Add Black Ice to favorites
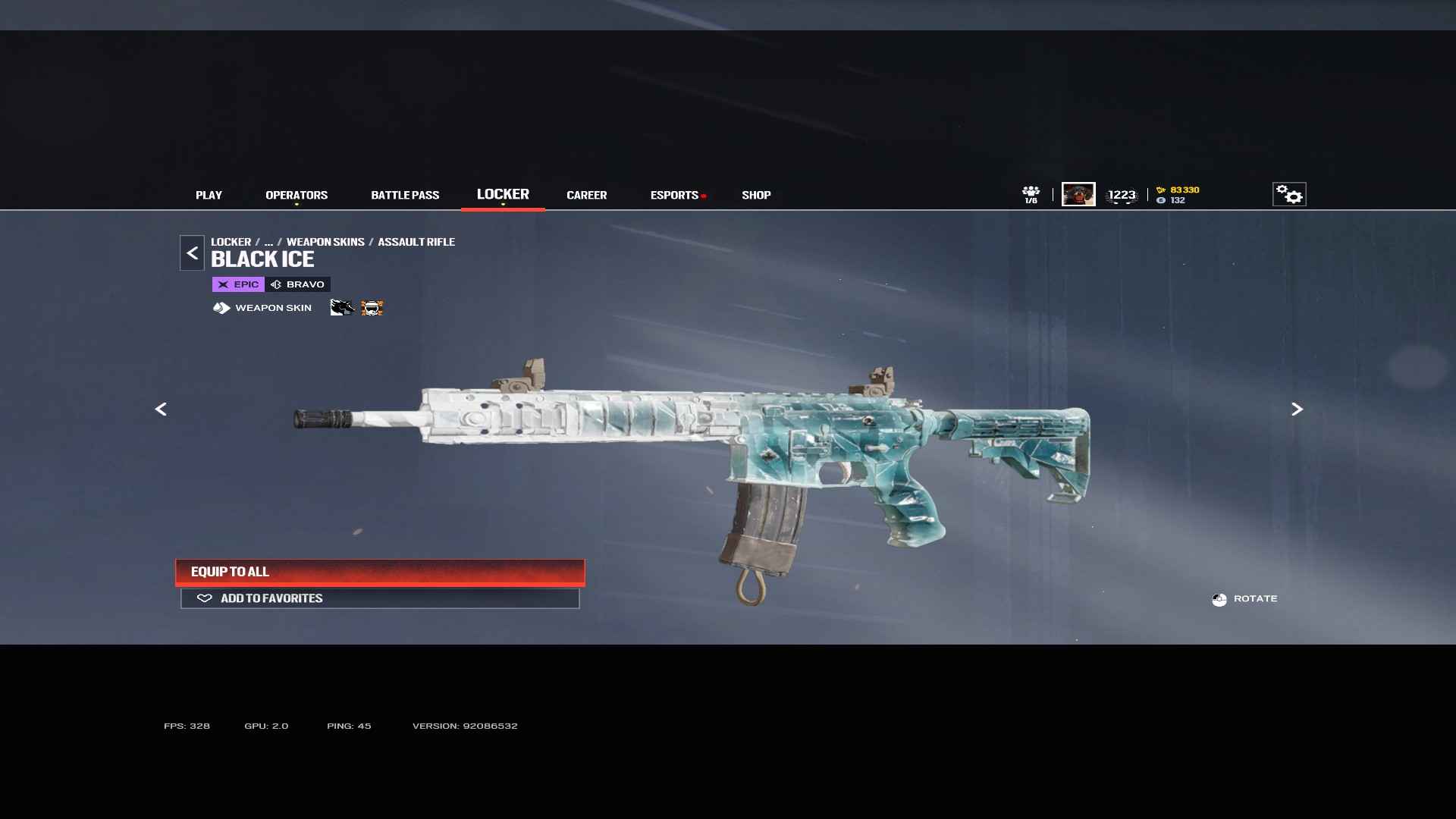 (380, 598)
